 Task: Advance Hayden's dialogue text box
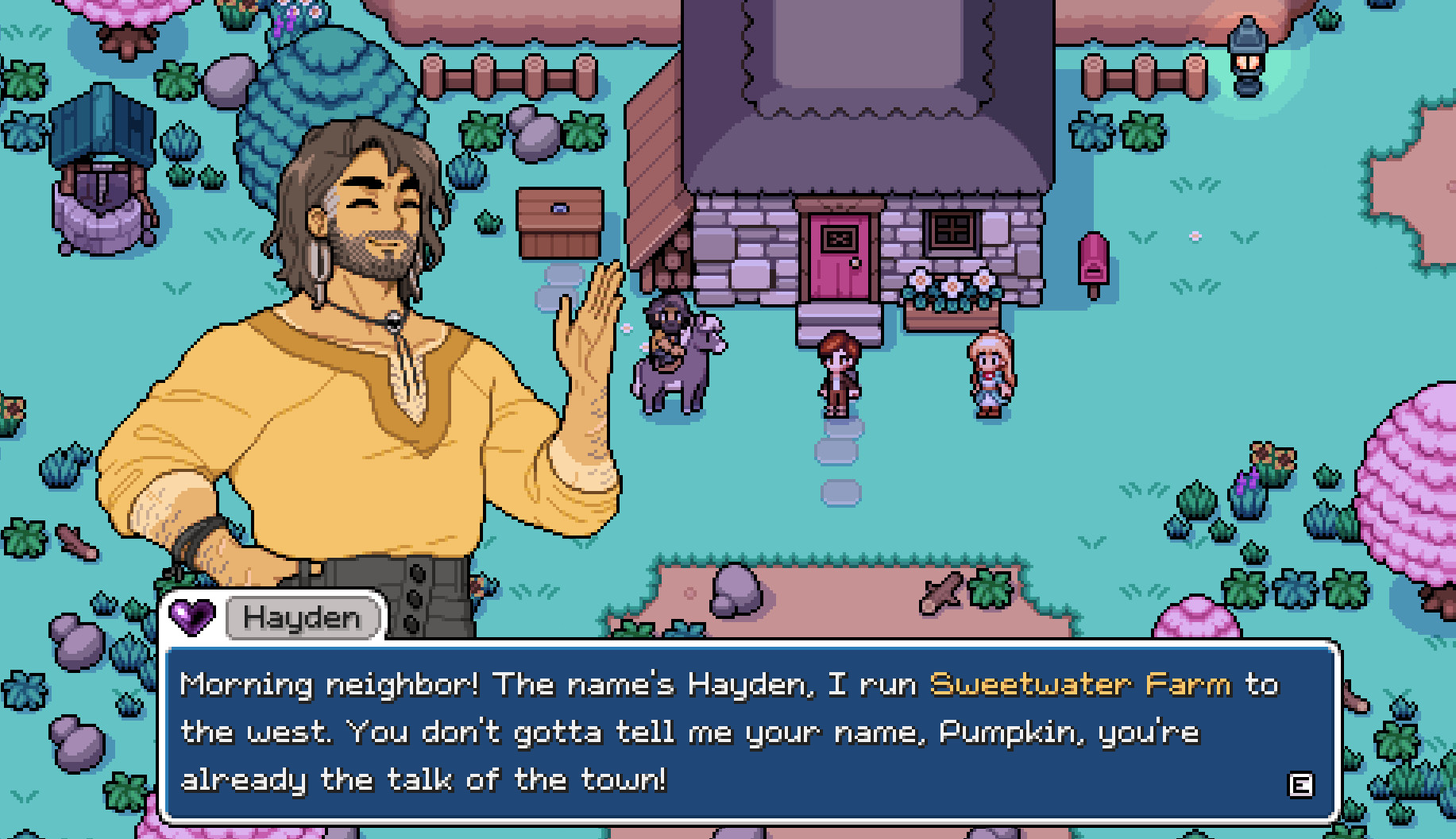[x=1300, y=785]
